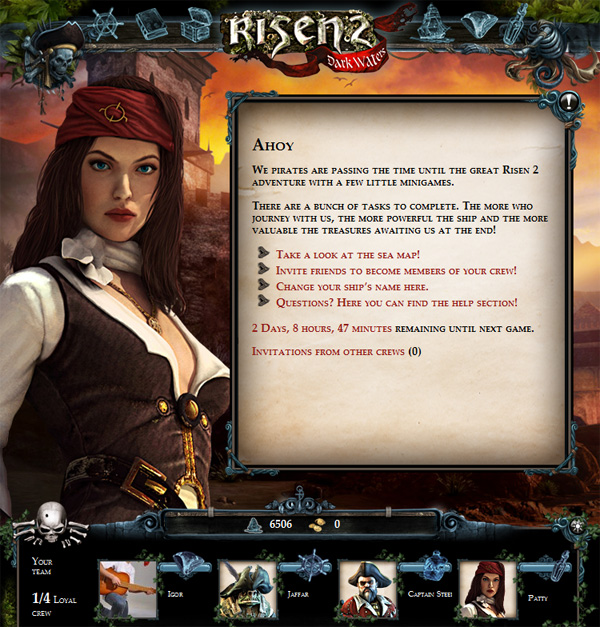The image size is (600, 627).
Task: Click the round gear button at bottom right
Action: [575, 526]
